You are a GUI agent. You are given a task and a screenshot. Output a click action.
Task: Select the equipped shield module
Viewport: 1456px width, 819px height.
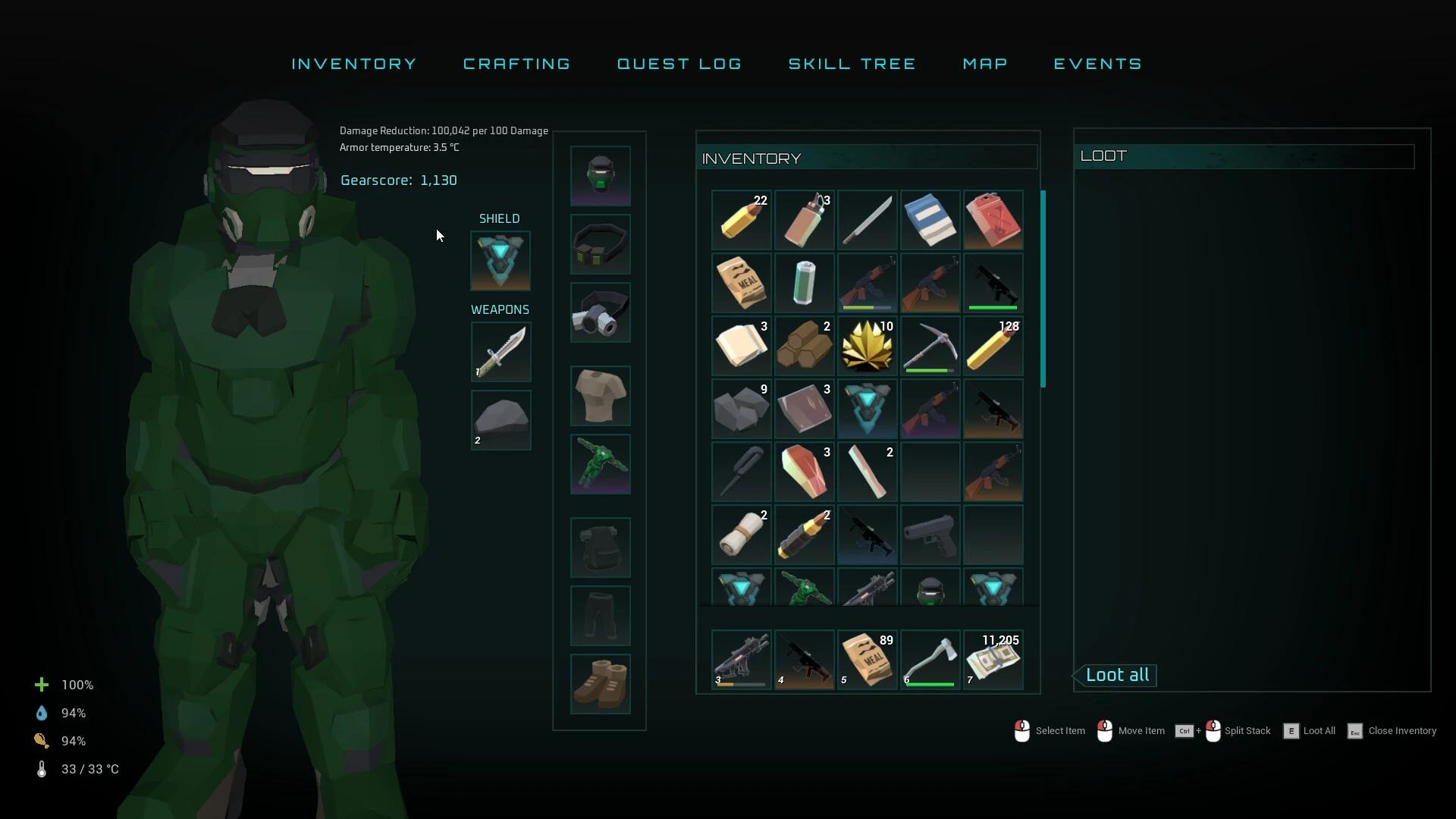pyautogui.click(x=500, y=261)
